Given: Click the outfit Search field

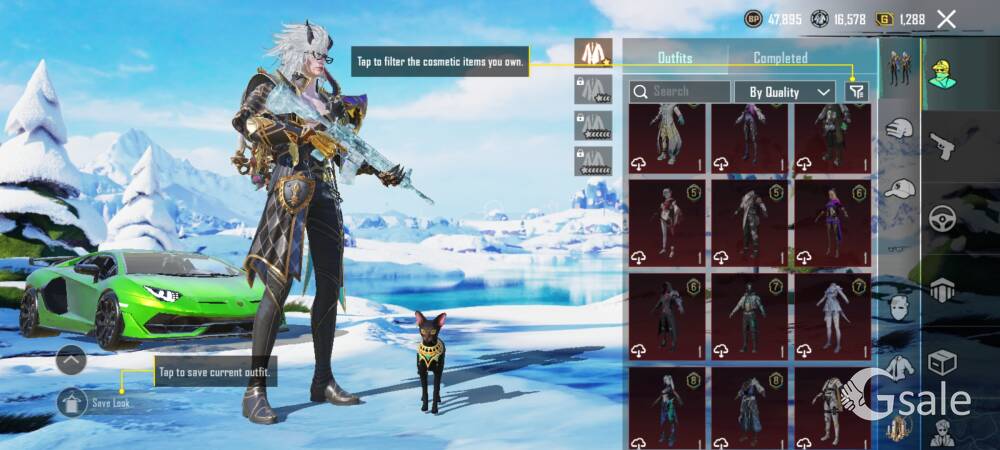Looking at the screenshot, I should click(x=680, y=91).
